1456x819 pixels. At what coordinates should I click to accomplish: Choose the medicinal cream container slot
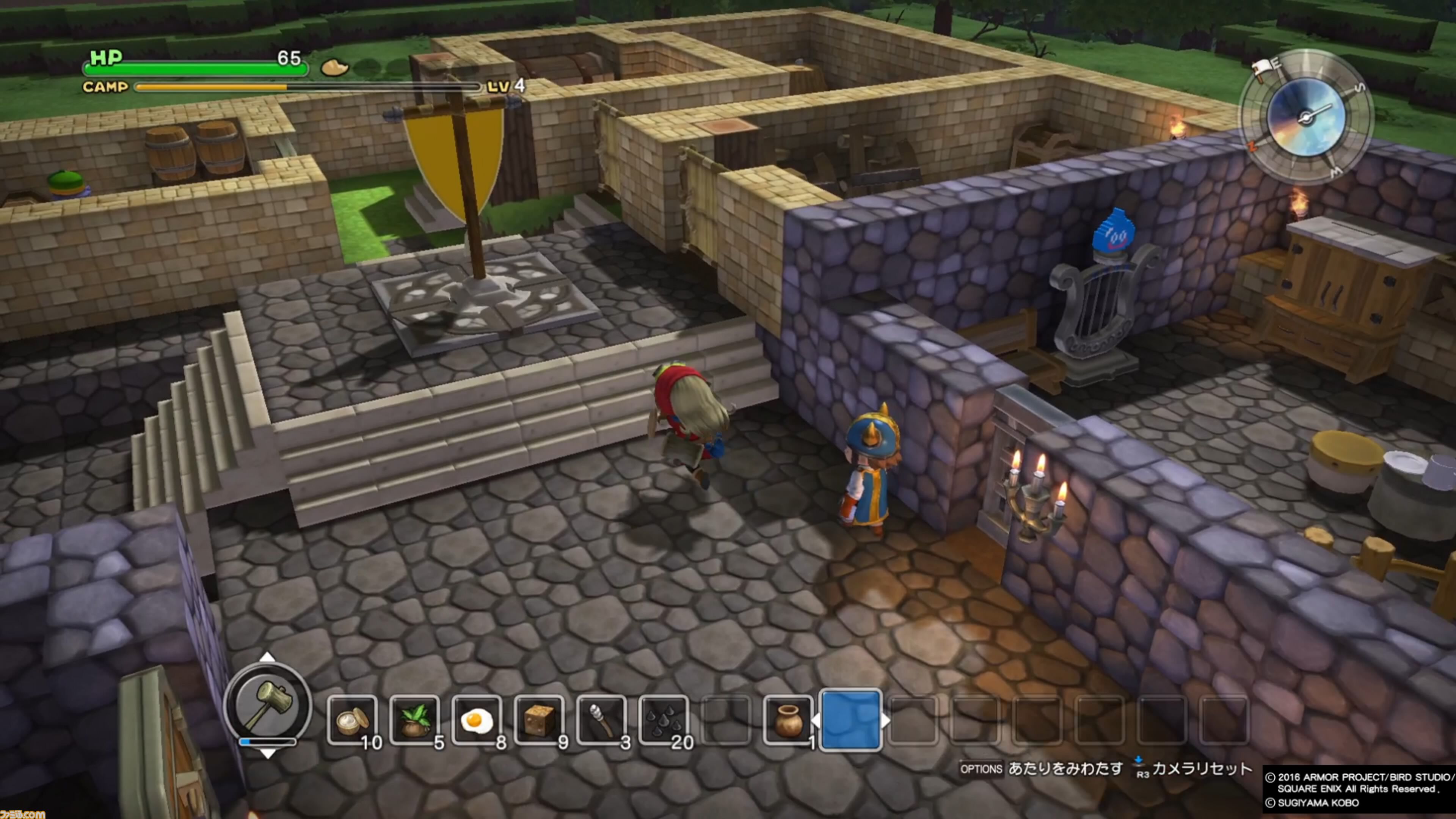pyautogui.click(x=351, y=721)
